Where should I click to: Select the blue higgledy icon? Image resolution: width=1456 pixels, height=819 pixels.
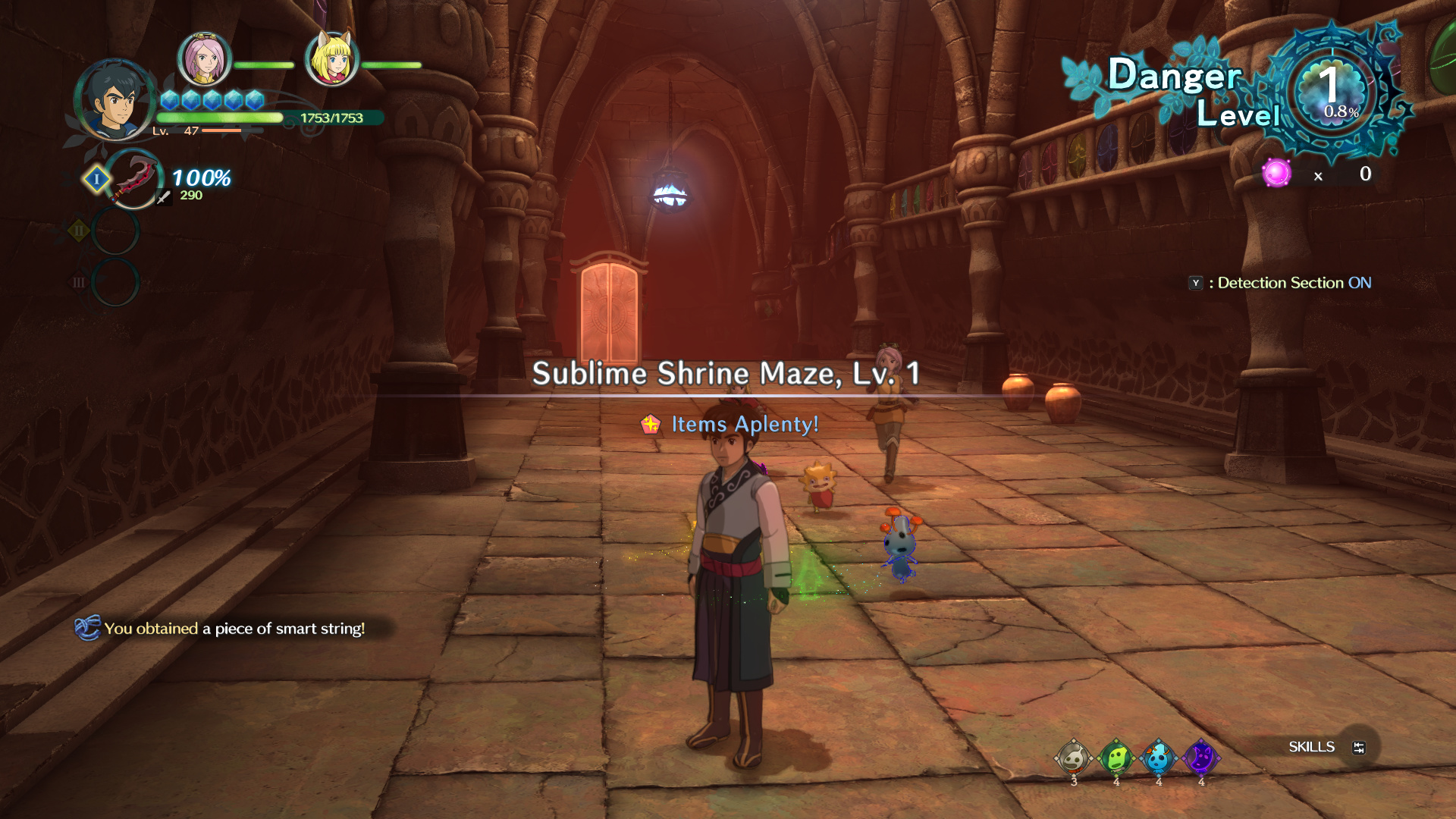[x=1158, y=758]
